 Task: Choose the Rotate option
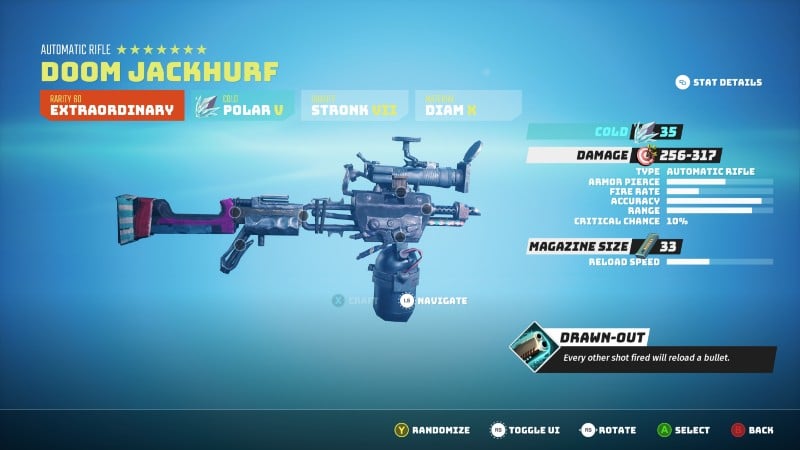pos(609,430)
